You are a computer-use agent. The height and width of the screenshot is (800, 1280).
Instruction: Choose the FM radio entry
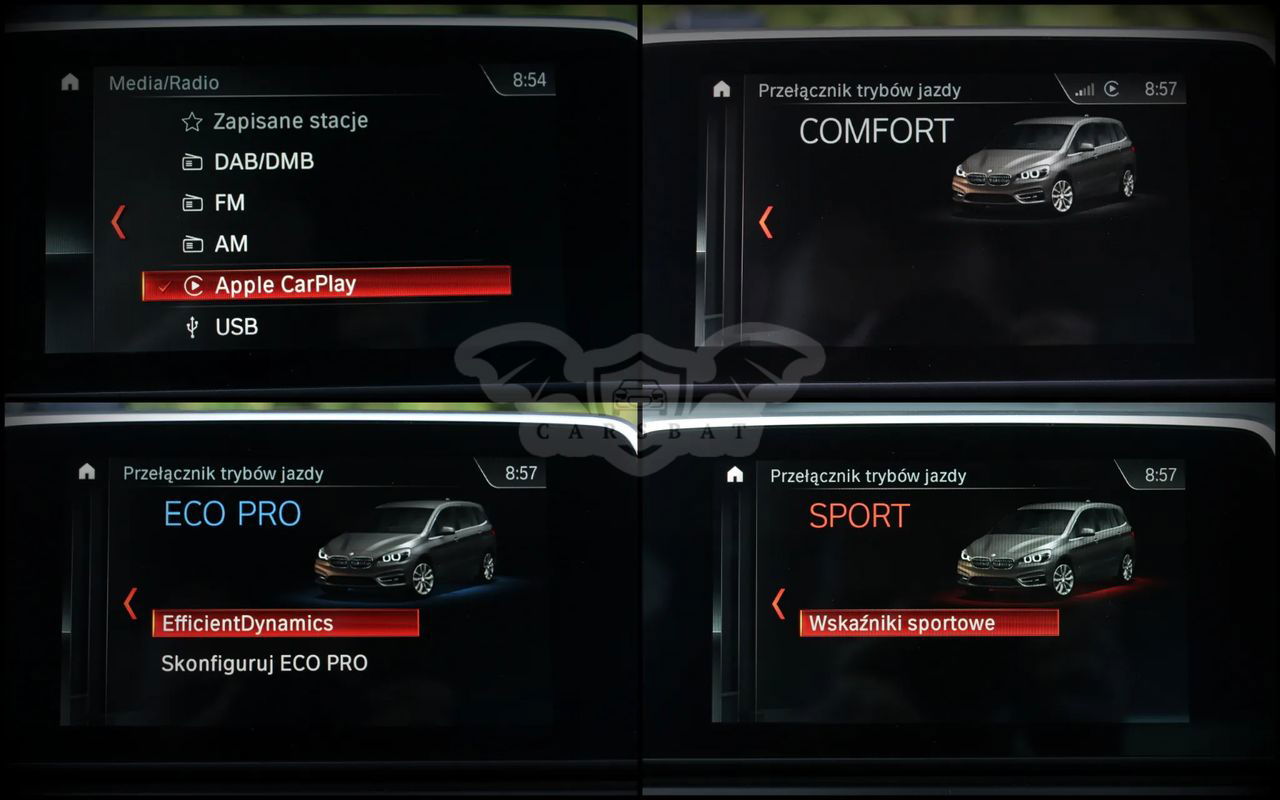[229, 203]
